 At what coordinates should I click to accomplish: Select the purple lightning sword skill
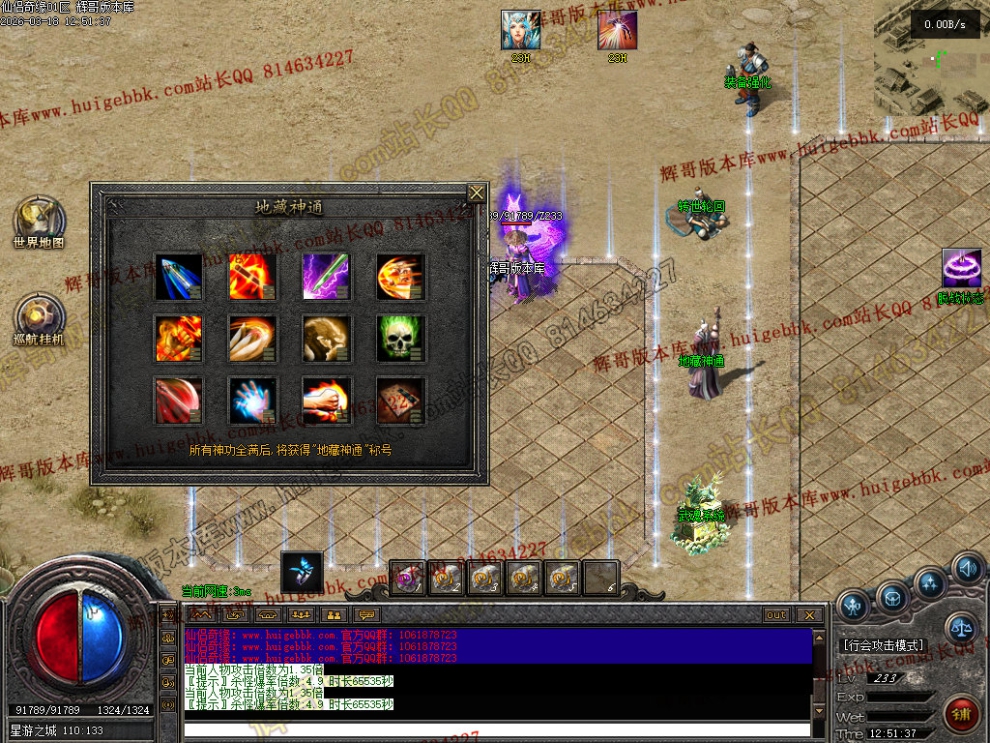pos(327,277)
